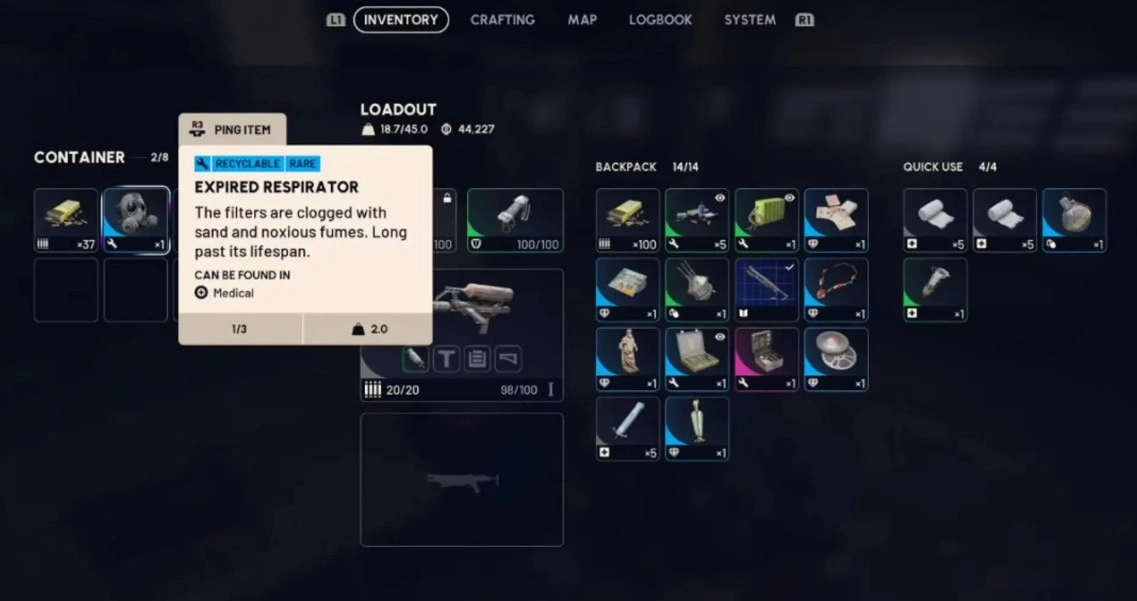Choose the weapon blueprint item in backpack
Viewport: 1137px width, 601px height.
767,290
